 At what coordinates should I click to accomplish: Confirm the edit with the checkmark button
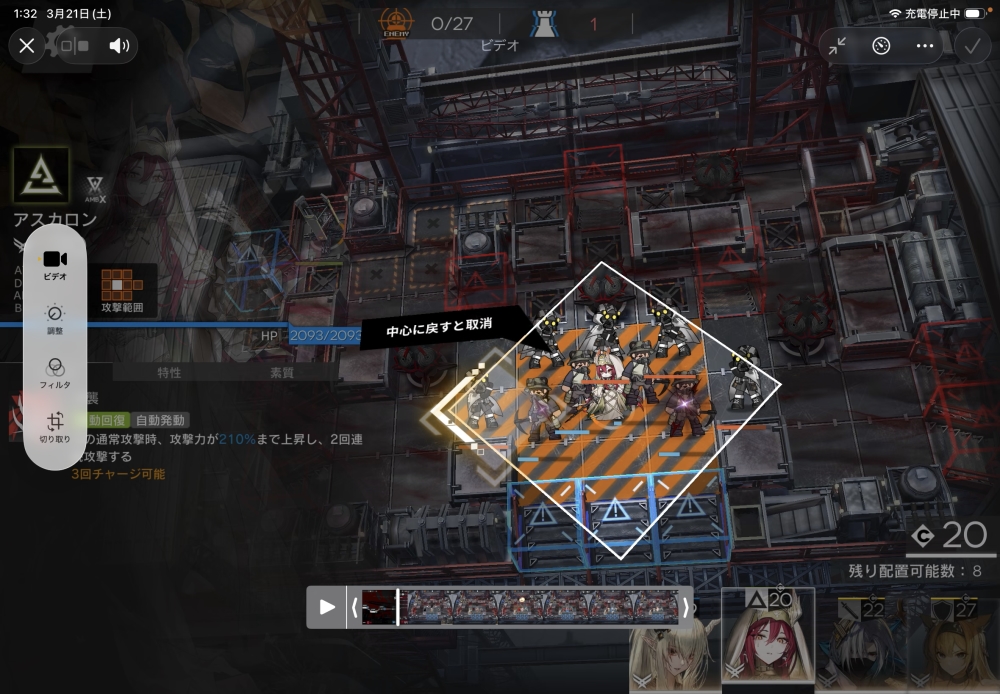pos(971,46)
